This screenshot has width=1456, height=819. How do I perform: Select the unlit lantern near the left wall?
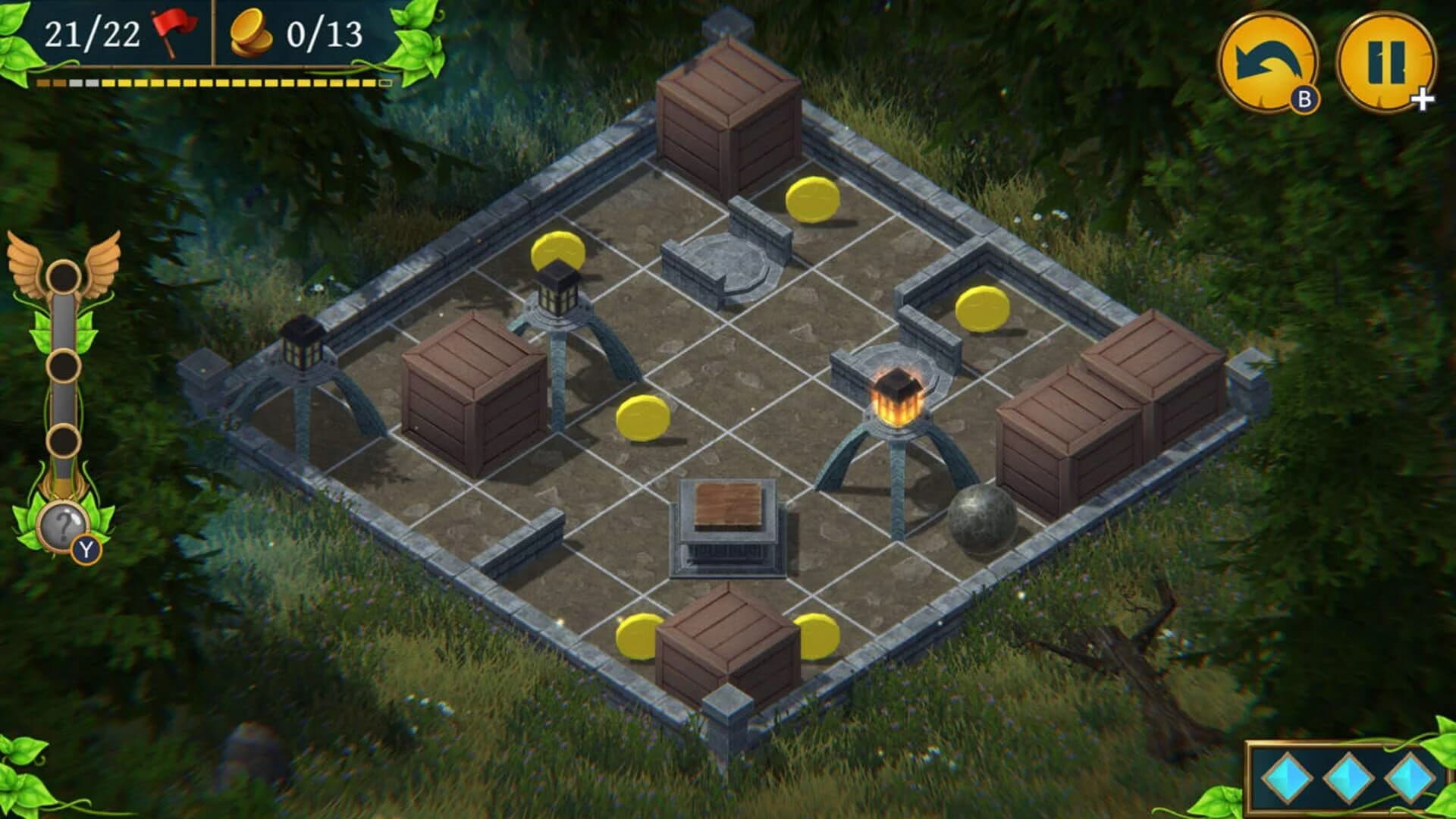[x=303, y=349]
